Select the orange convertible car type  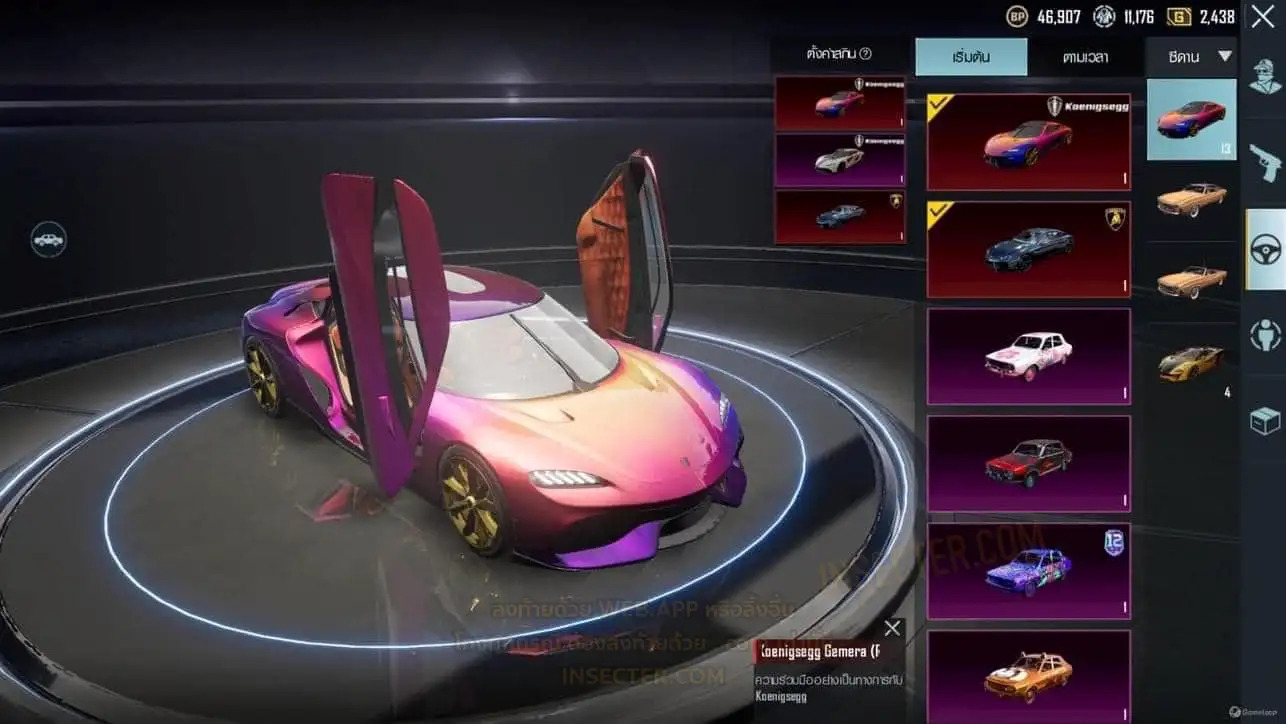click(x=1191, y=281)
